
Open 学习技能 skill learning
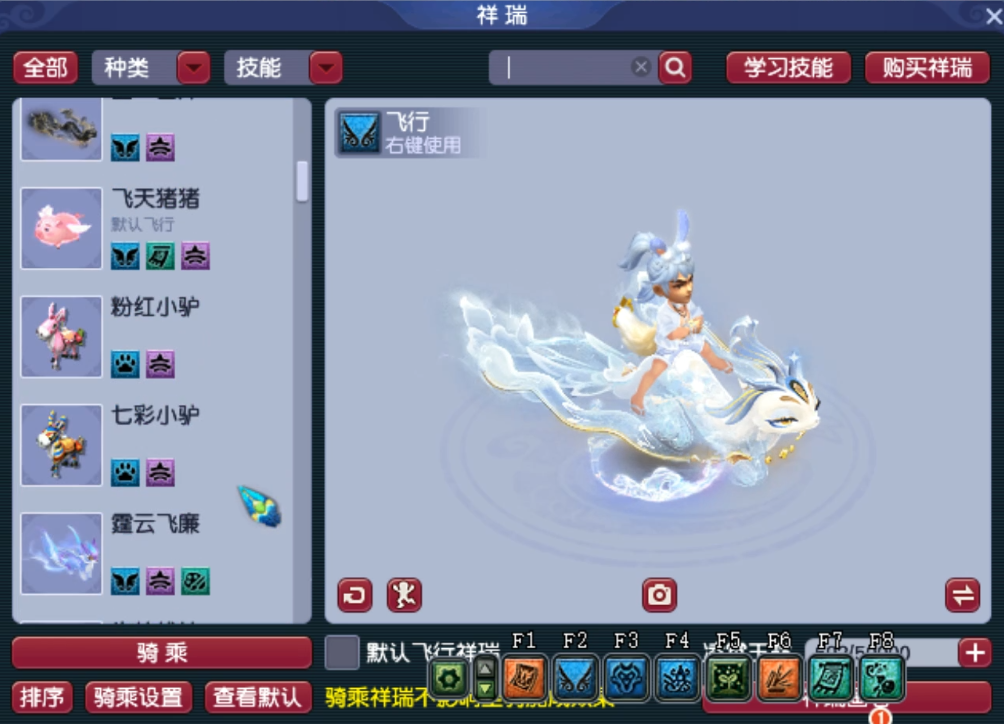pyautogui.click(x=788, y=68)
